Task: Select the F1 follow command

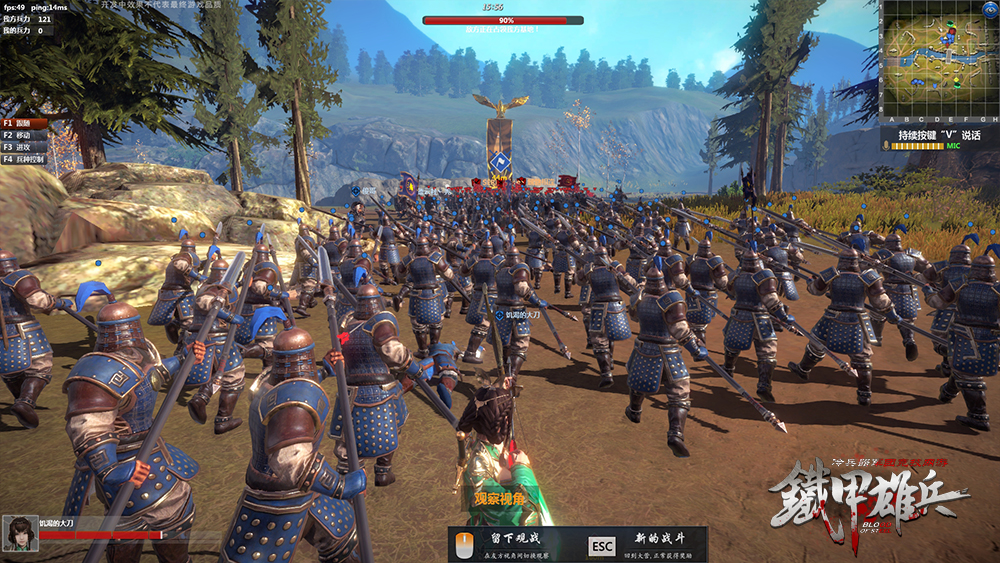Action: coord(22,123)
